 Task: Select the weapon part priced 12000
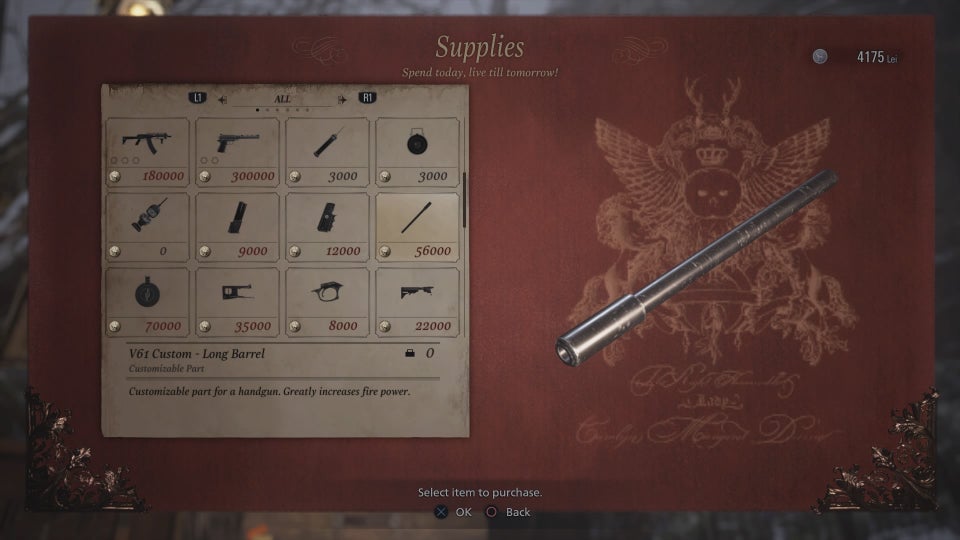coord(327,226)
